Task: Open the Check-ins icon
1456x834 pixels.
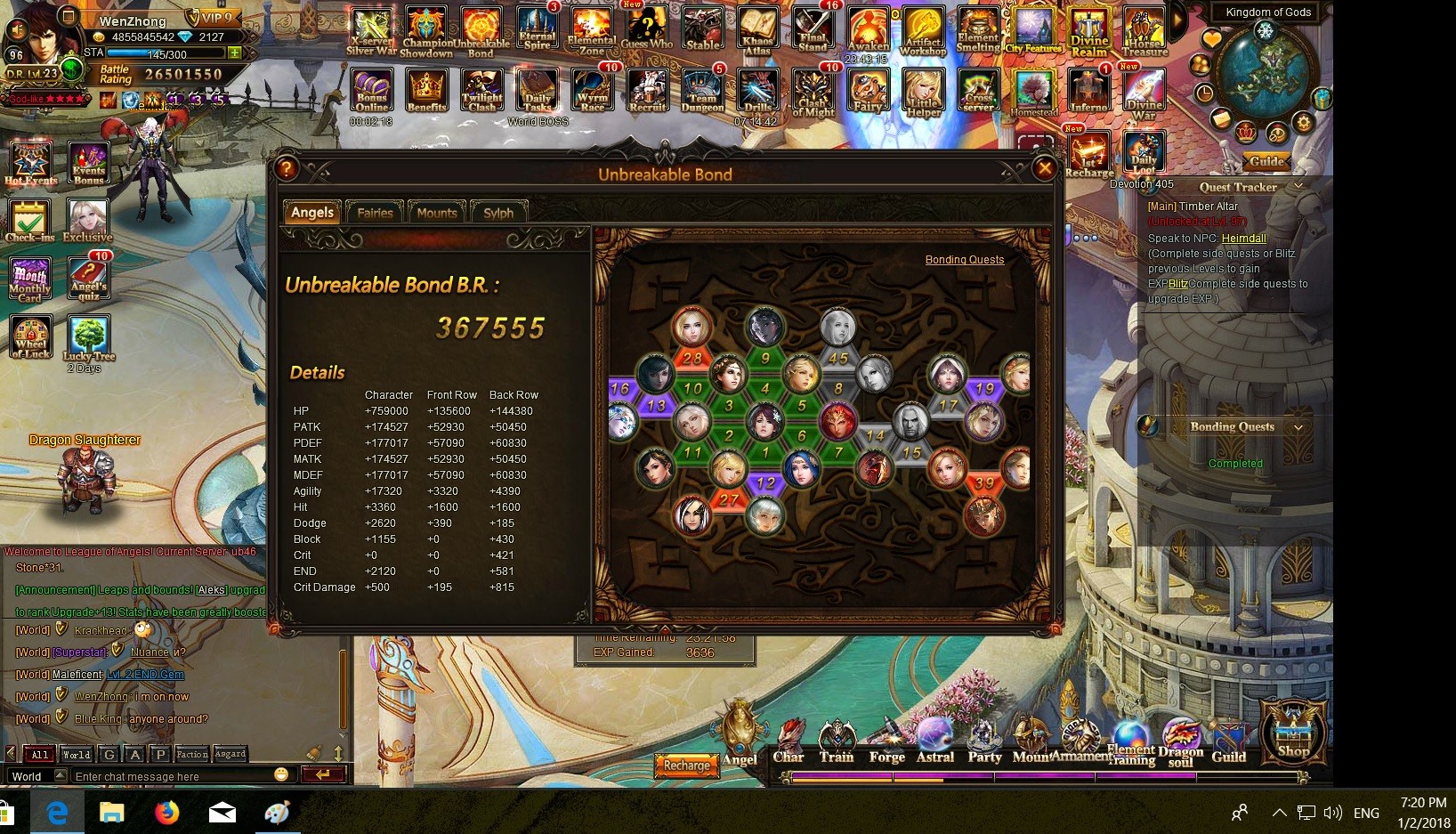Action: [x=30, y=220]
